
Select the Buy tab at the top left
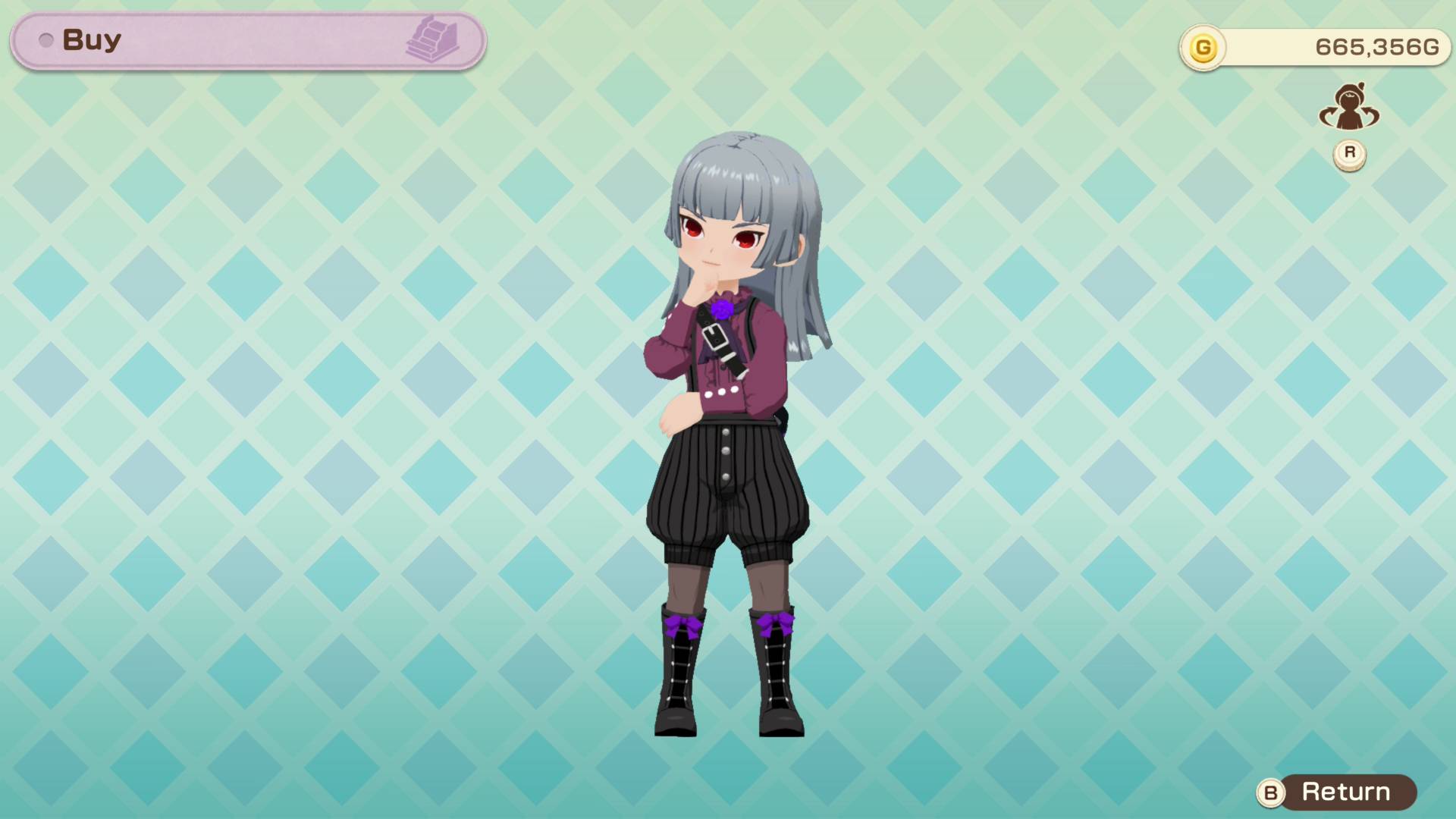(91, 39)
